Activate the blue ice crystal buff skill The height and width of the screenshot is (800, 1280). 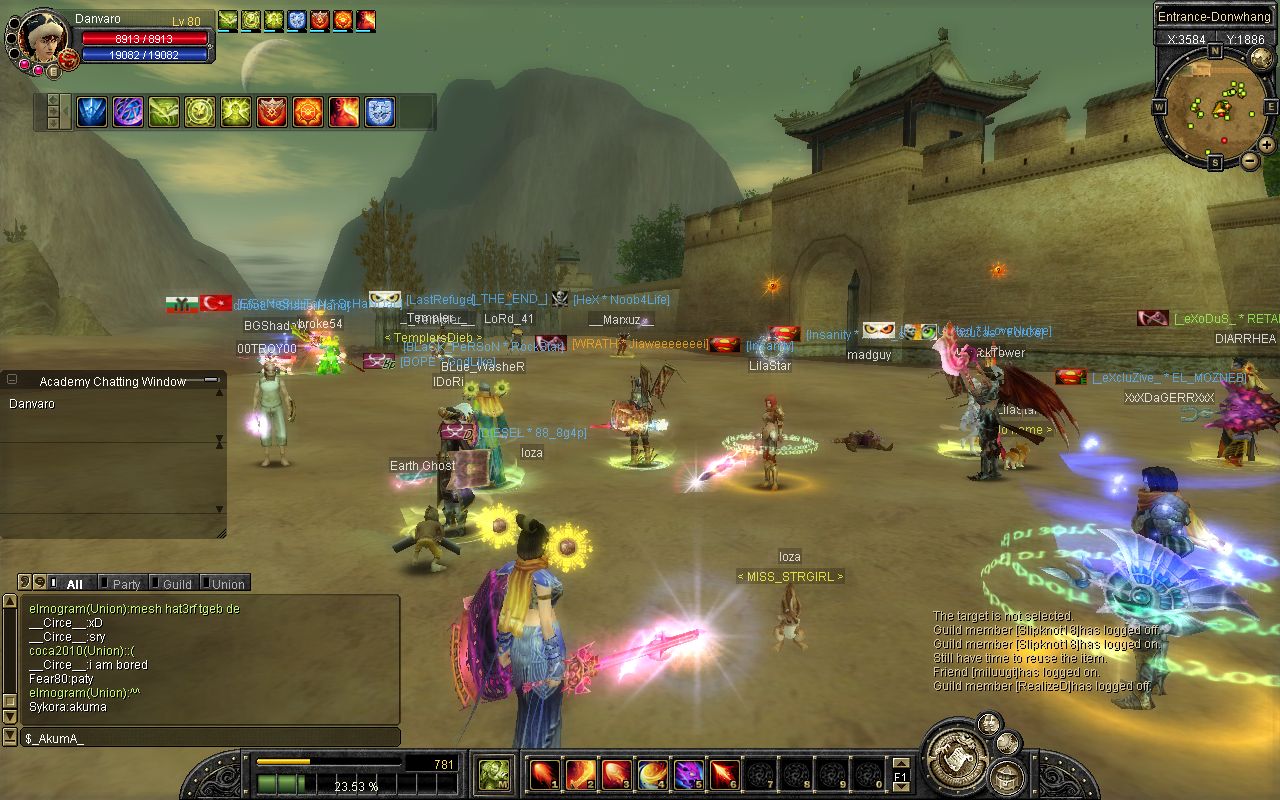tap(93, 112)
